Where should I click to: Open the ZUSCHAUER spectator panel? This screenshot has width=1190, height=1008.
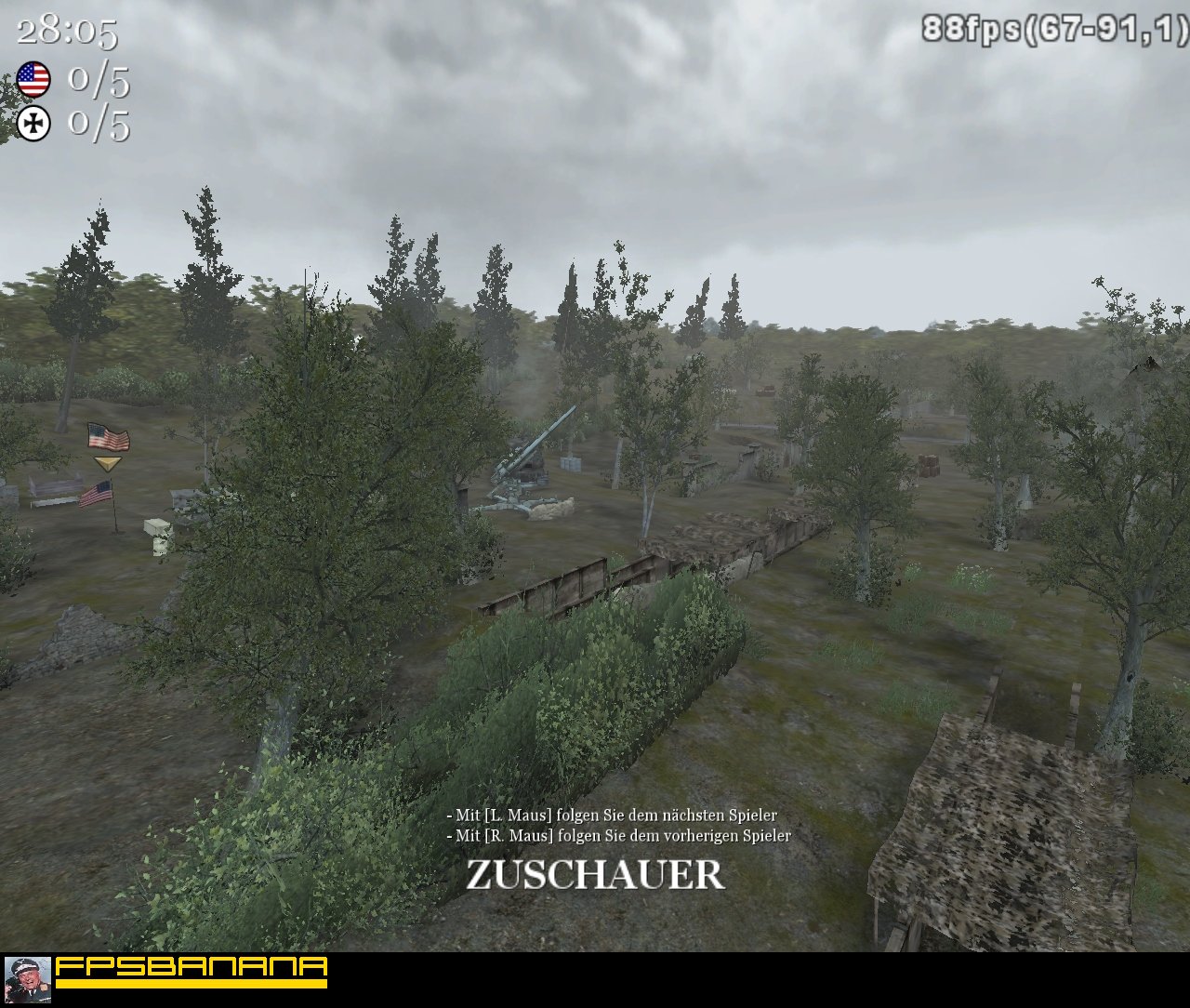coord(593,872)
